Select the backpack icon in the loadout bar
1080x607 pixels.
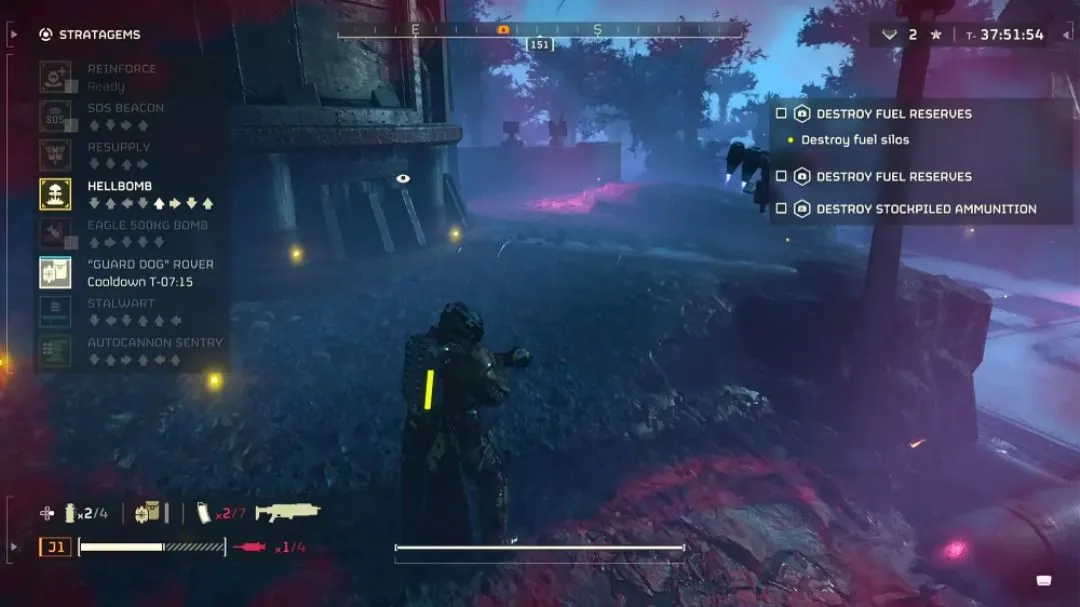pos(148,512)
